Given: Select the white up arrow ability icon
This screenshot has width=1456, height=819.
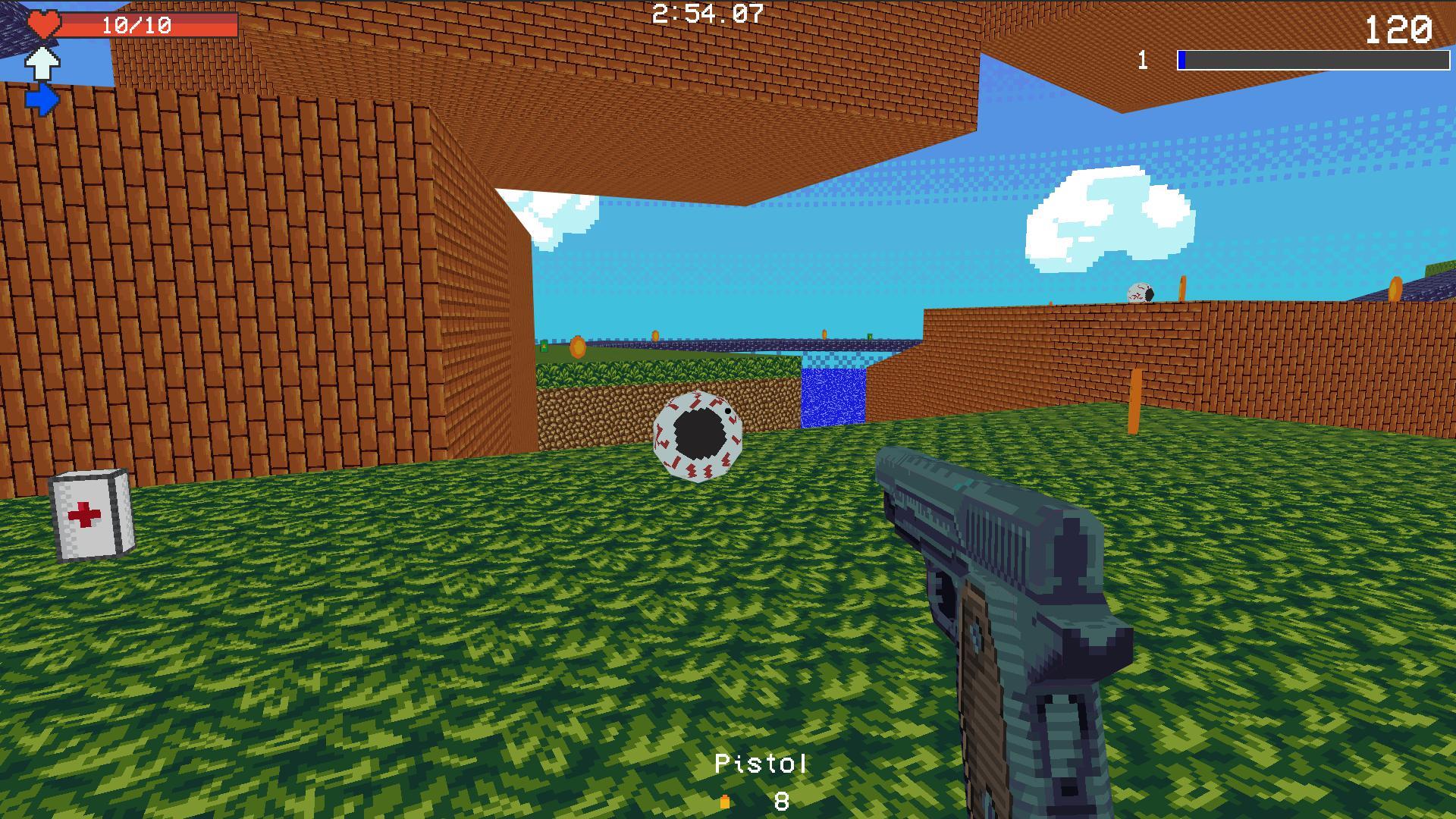Looking at the screenshot, I should pyautogui.click(x=41, y=64).
